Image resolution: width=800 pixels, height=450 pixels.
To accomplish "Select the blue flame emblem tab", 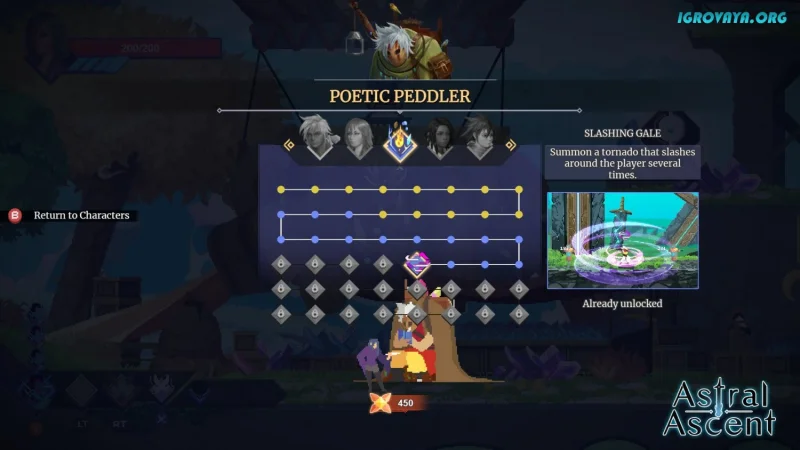I will click(x=399, y=141).
